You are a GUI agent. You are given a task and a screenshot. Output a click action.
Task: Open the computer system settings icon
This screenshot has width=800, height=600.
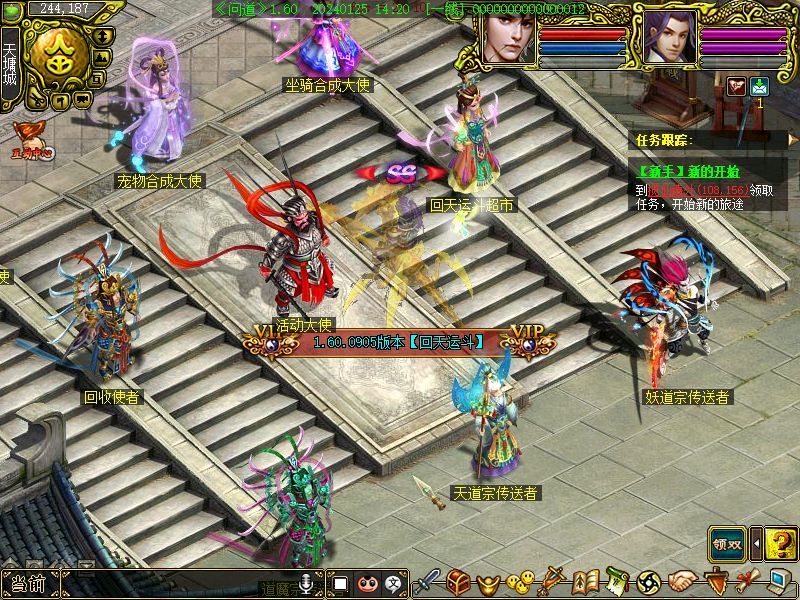coord(779,581)
